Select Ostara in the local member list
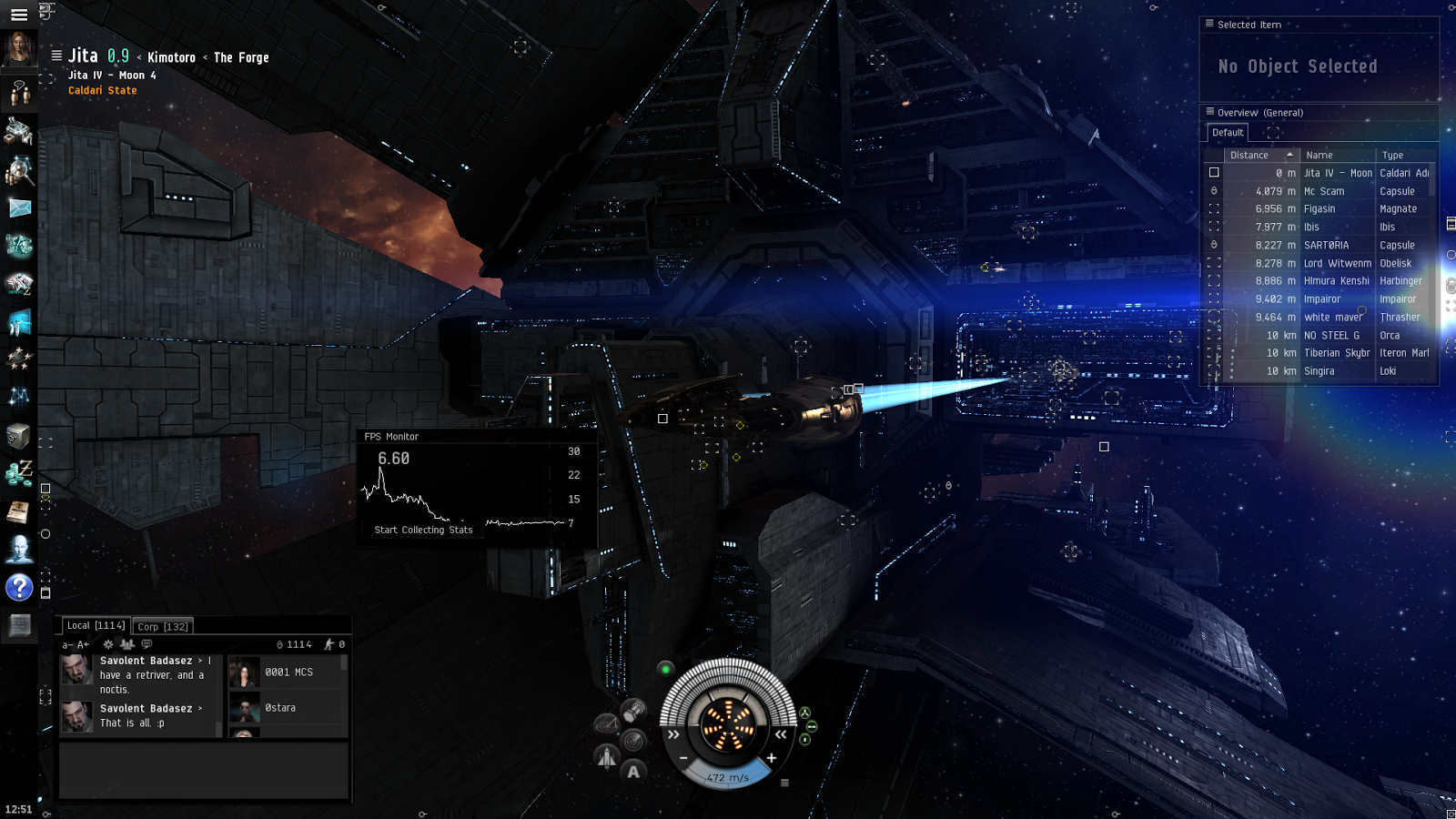This screenshot has width=1456, height=819. (280, 708)
